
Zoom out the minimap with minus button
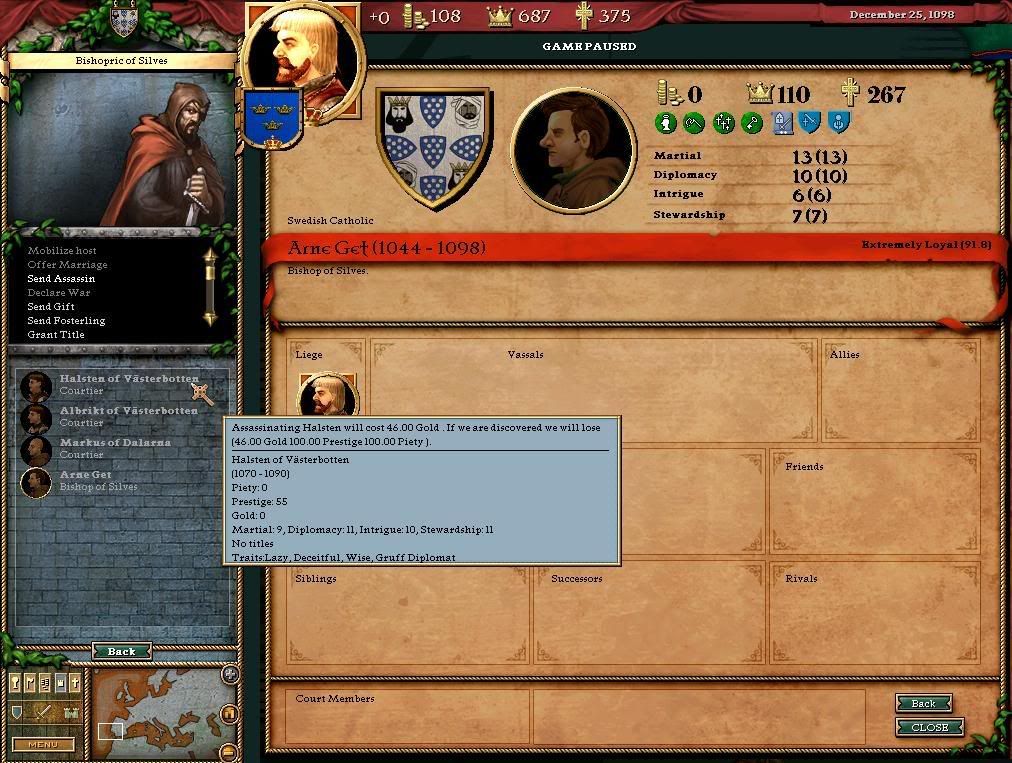[x=229, y=752]
